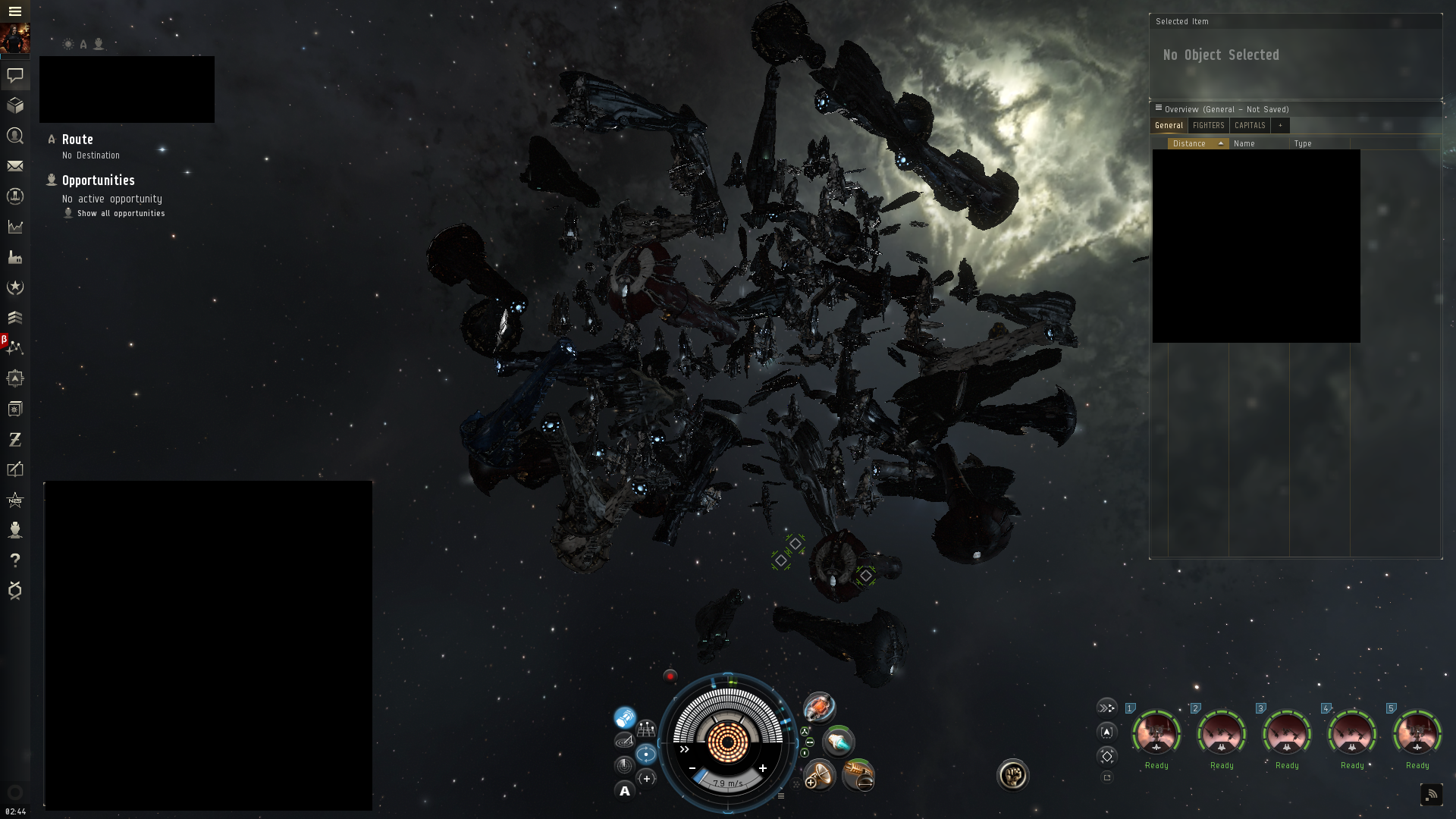The width and height of the screenshot is (1456, 819).
Task: Increase ship speed with plus button
Action: click(763, 768)
